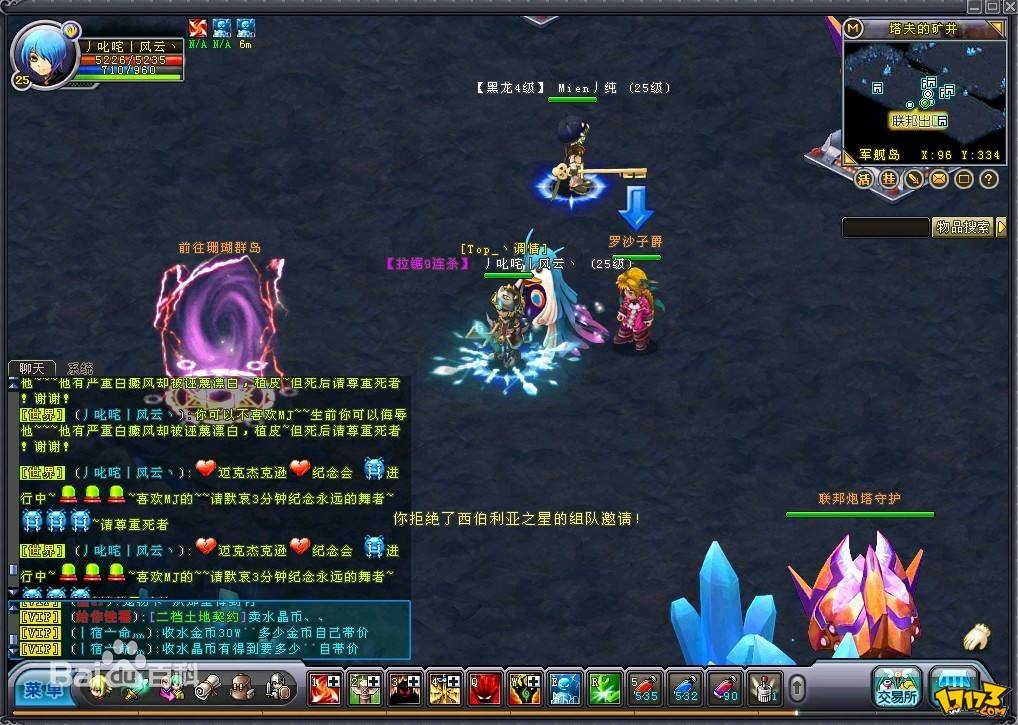The height and width of the screenshot is (725, 1018).
Task: Click the 物品搜索 item search button
Action: pos(962,228)
